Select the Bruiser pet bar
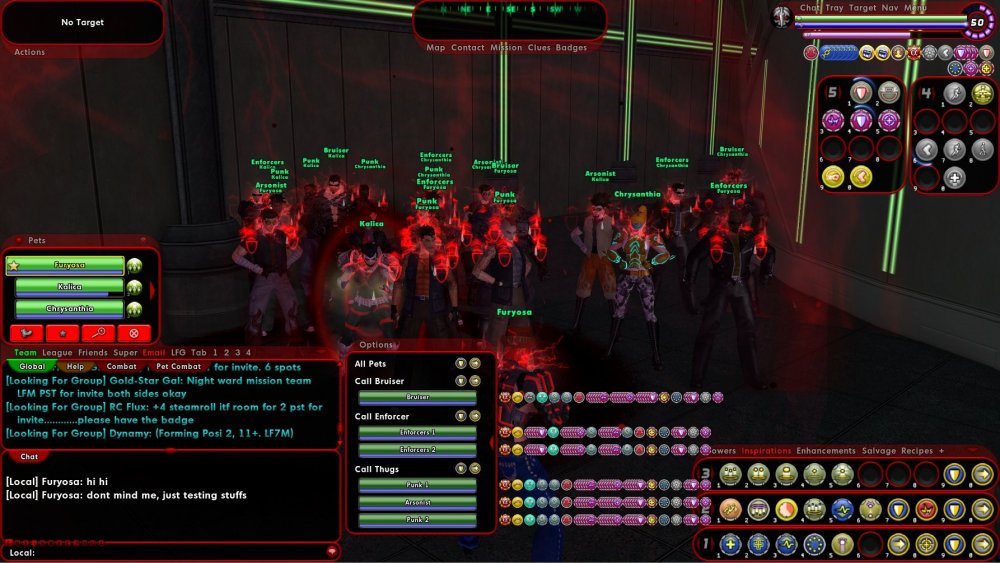This screenshot has height=563, width=1000. 418,397
